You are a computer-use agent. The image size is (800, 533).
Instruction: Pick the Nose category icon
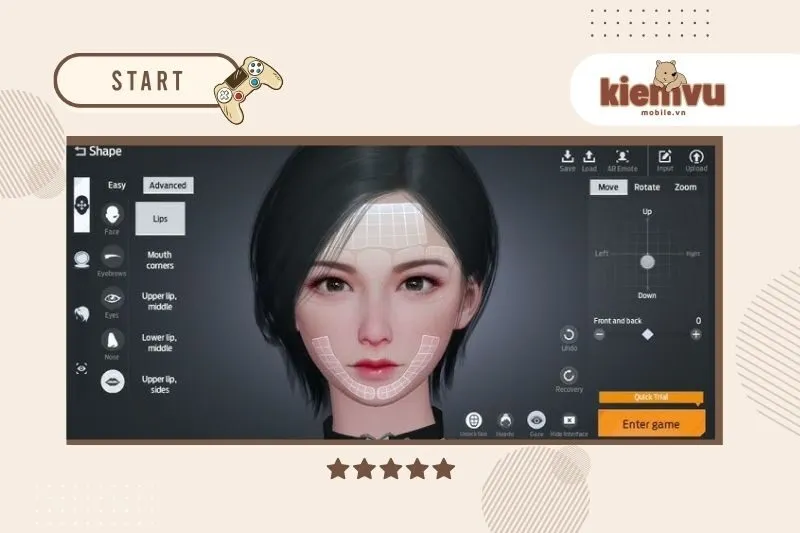112,340
